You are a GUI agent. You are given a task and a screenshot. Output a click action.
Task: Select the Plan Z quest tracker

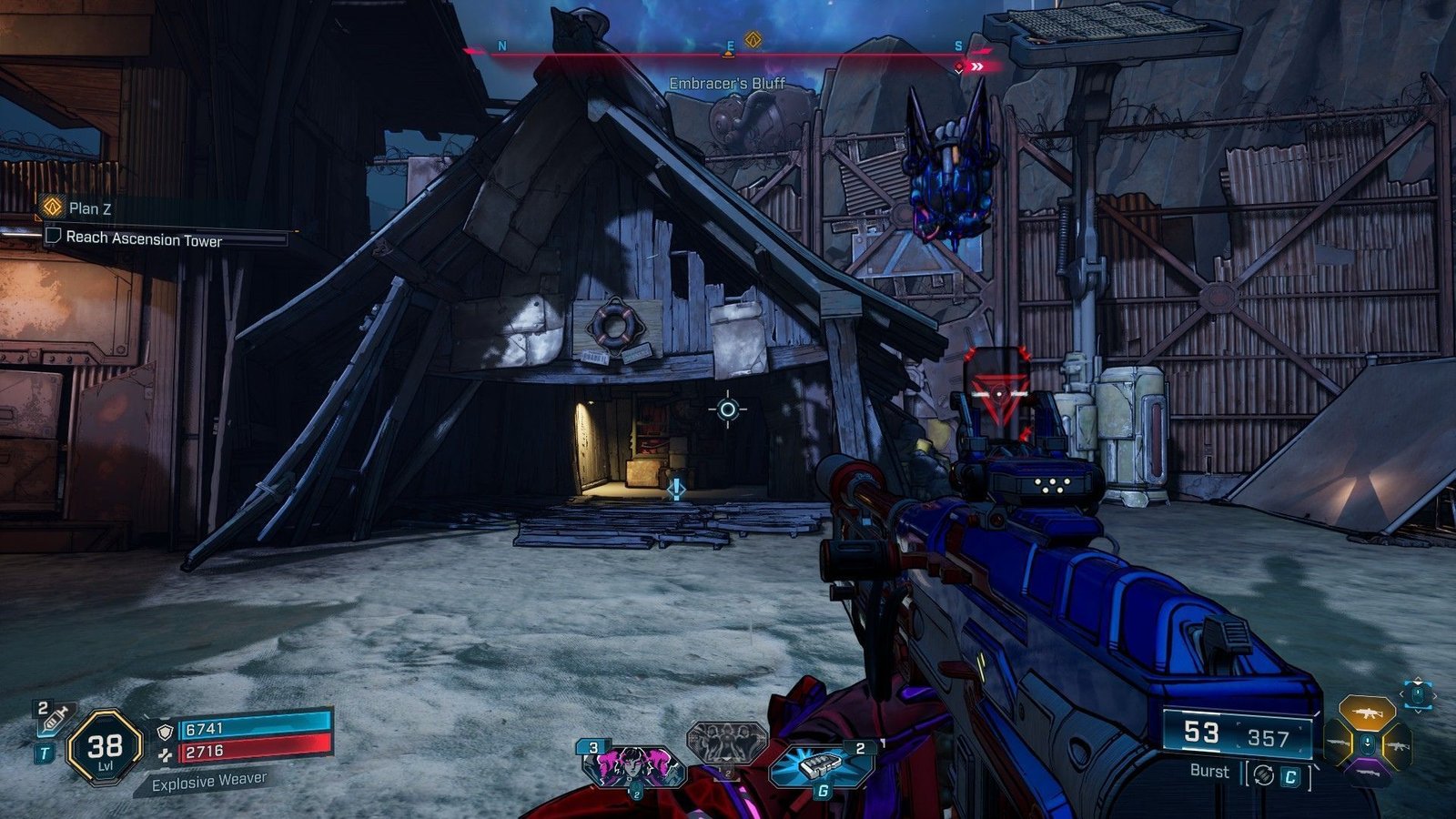[x=89, y=208]
